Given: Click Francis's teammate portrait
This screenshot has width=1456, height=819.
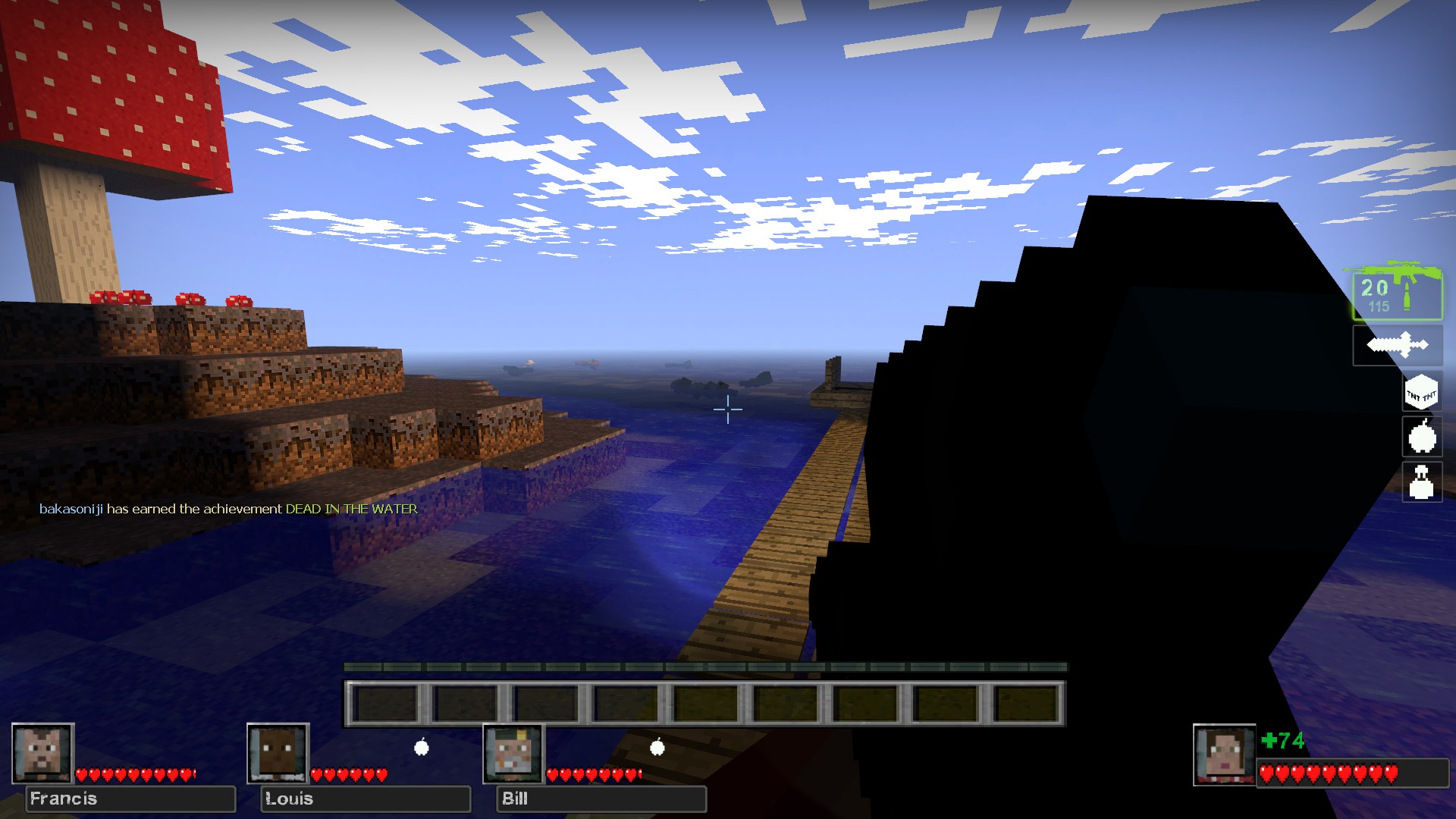Looking at the screenshot, I should click(x=42, y=753).
